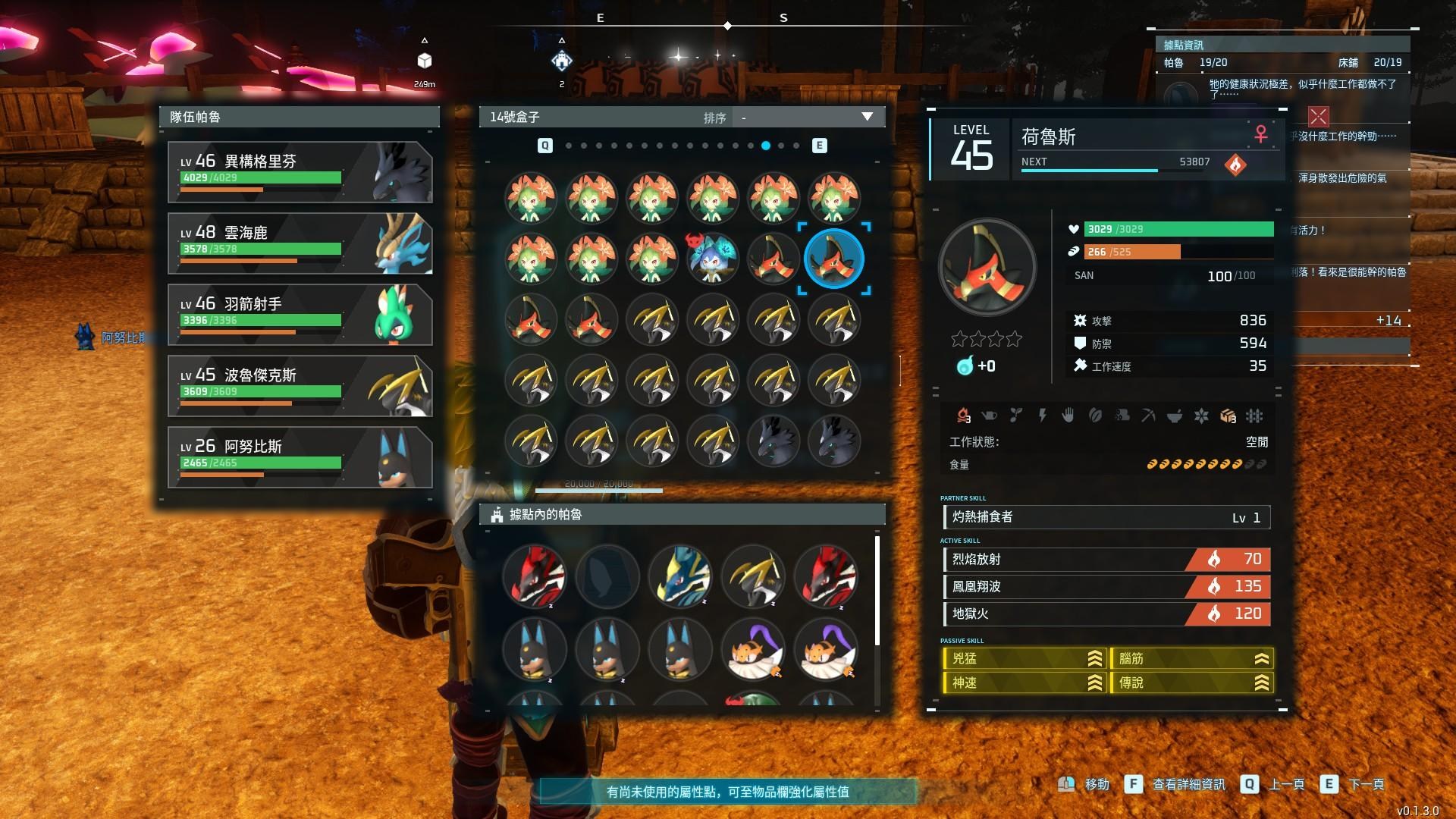Inspect the 兇猛 passive skill
The image size is (1456, 819).
coord(1023,659)
